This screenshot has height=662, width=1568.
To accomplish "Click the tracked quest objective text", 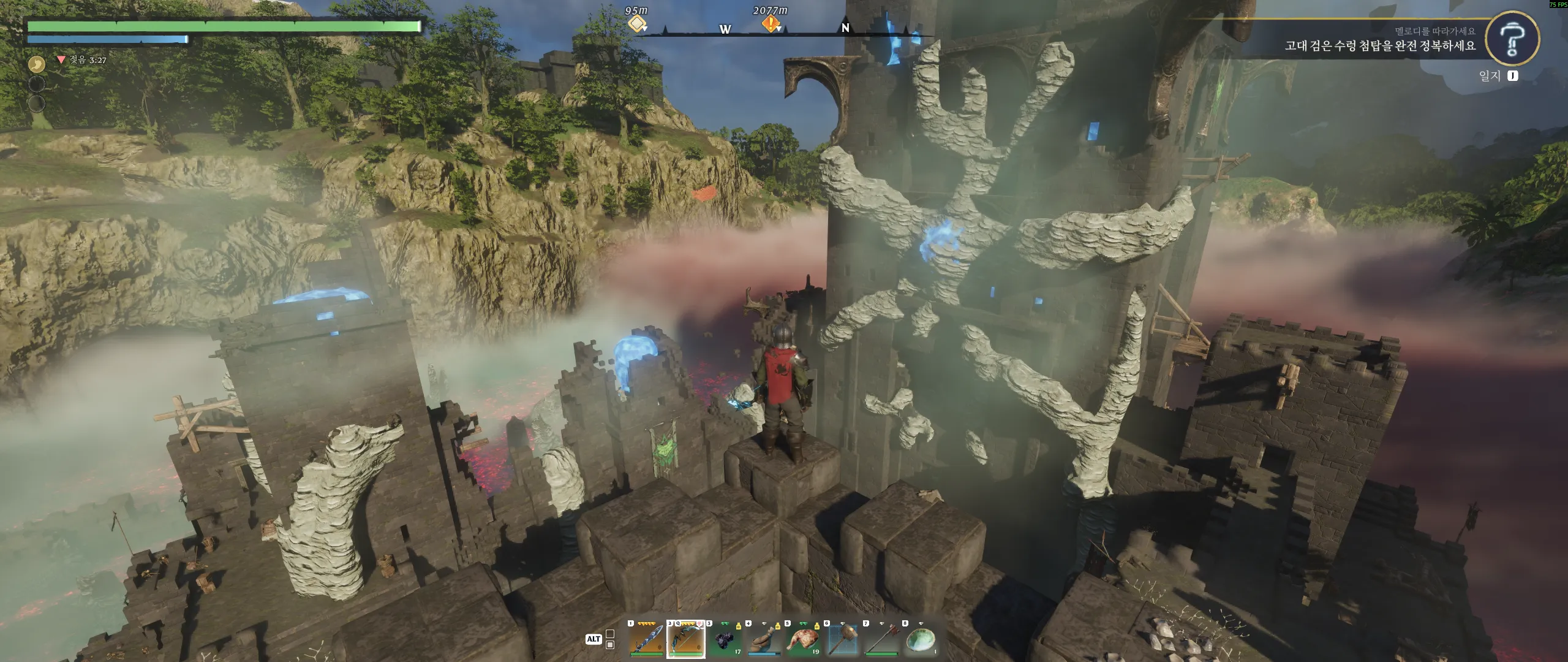I will [1380, 46].
